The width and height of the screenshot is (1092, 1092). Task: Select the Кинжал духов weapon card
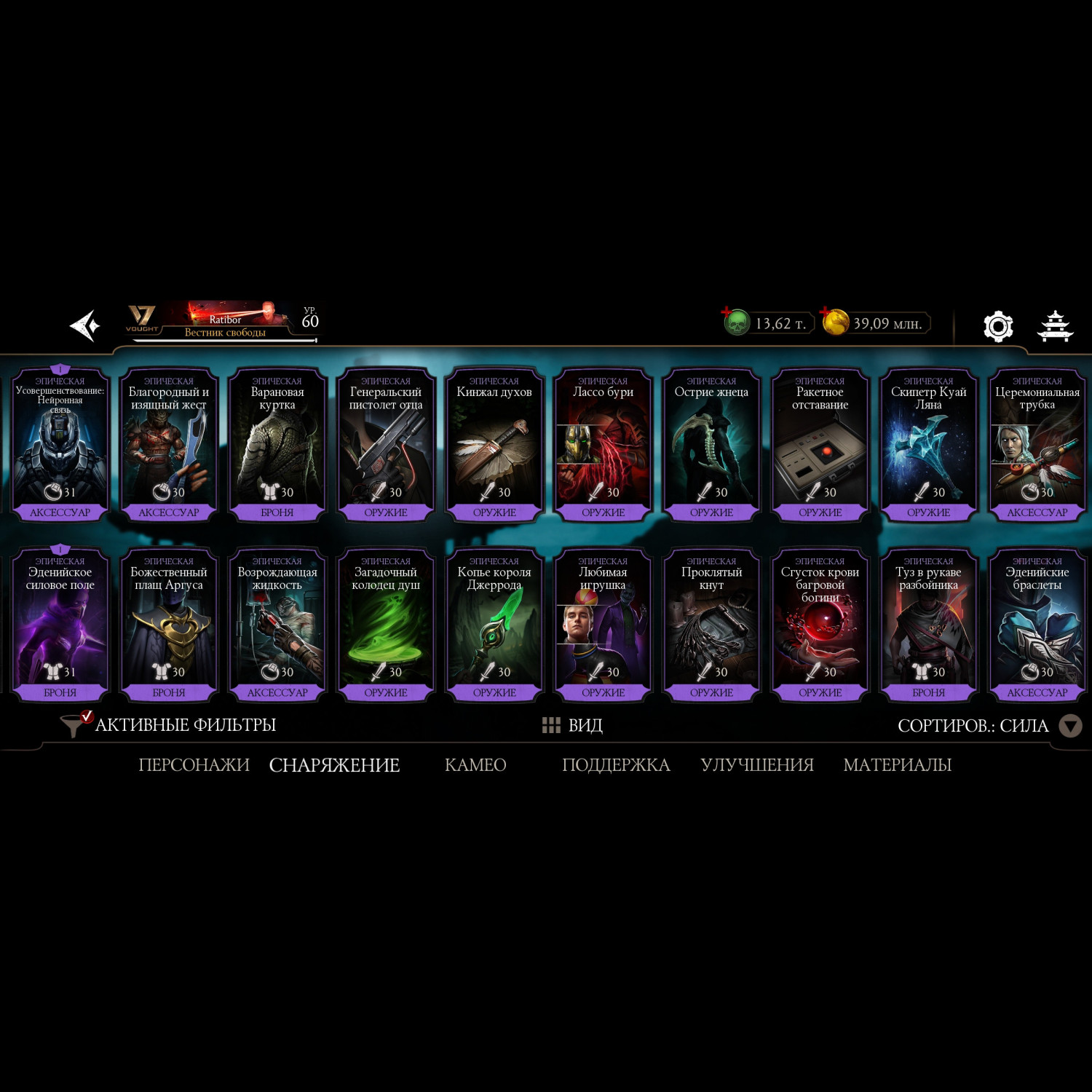click(494, 446)
